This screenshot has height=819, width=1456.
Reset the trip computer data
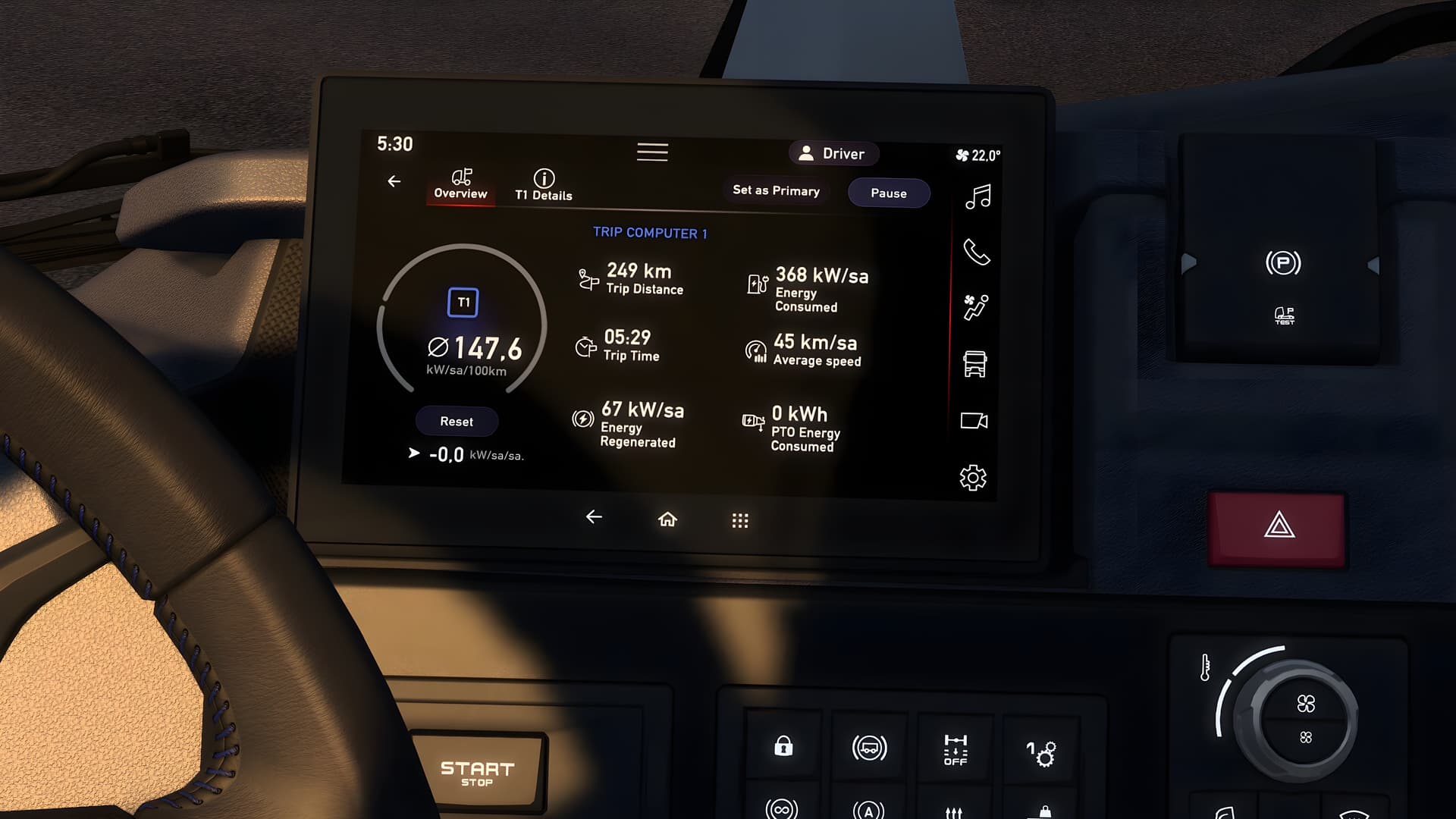tap(457, 422)
